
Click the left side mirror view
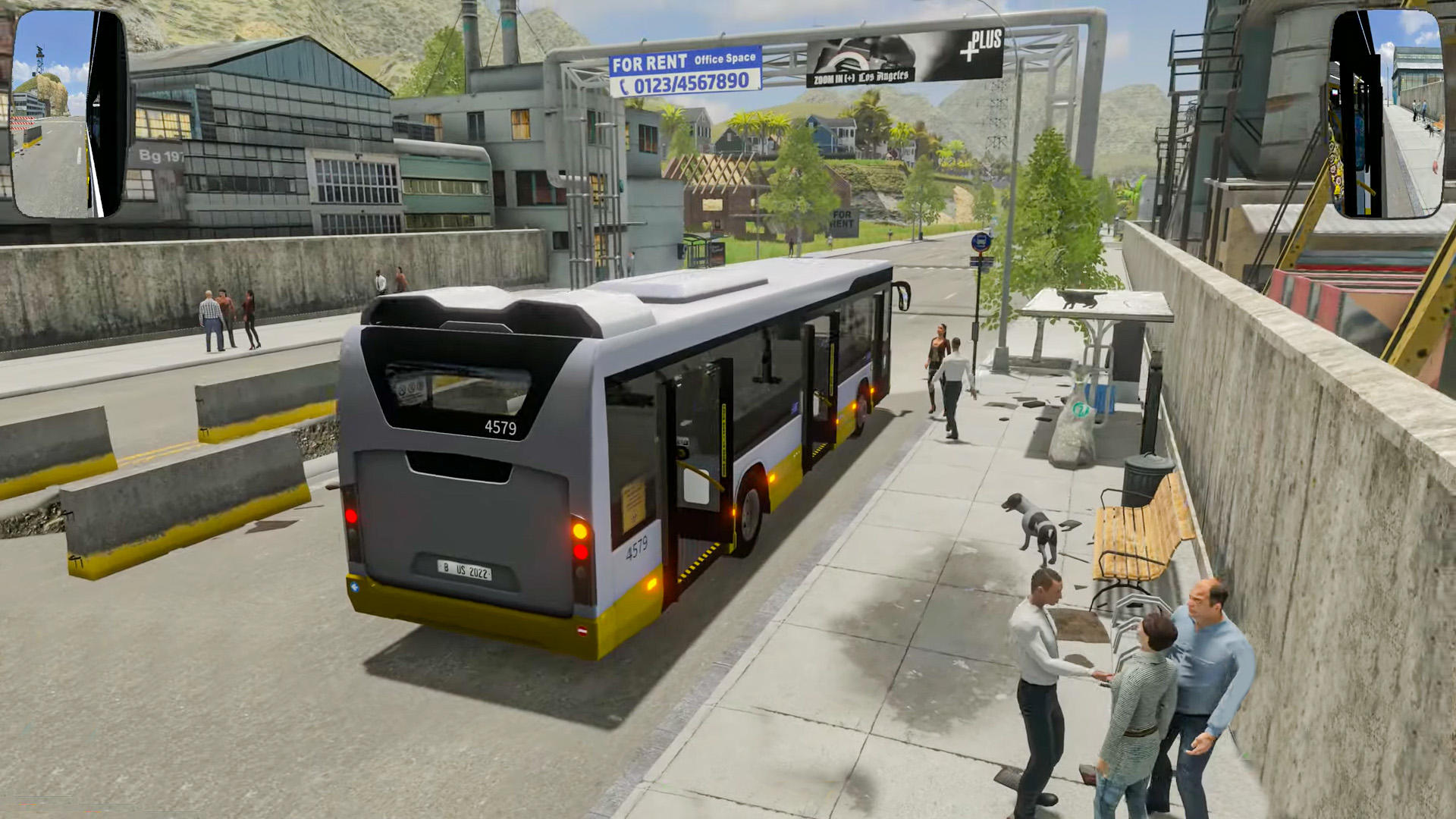click(68, 114)
